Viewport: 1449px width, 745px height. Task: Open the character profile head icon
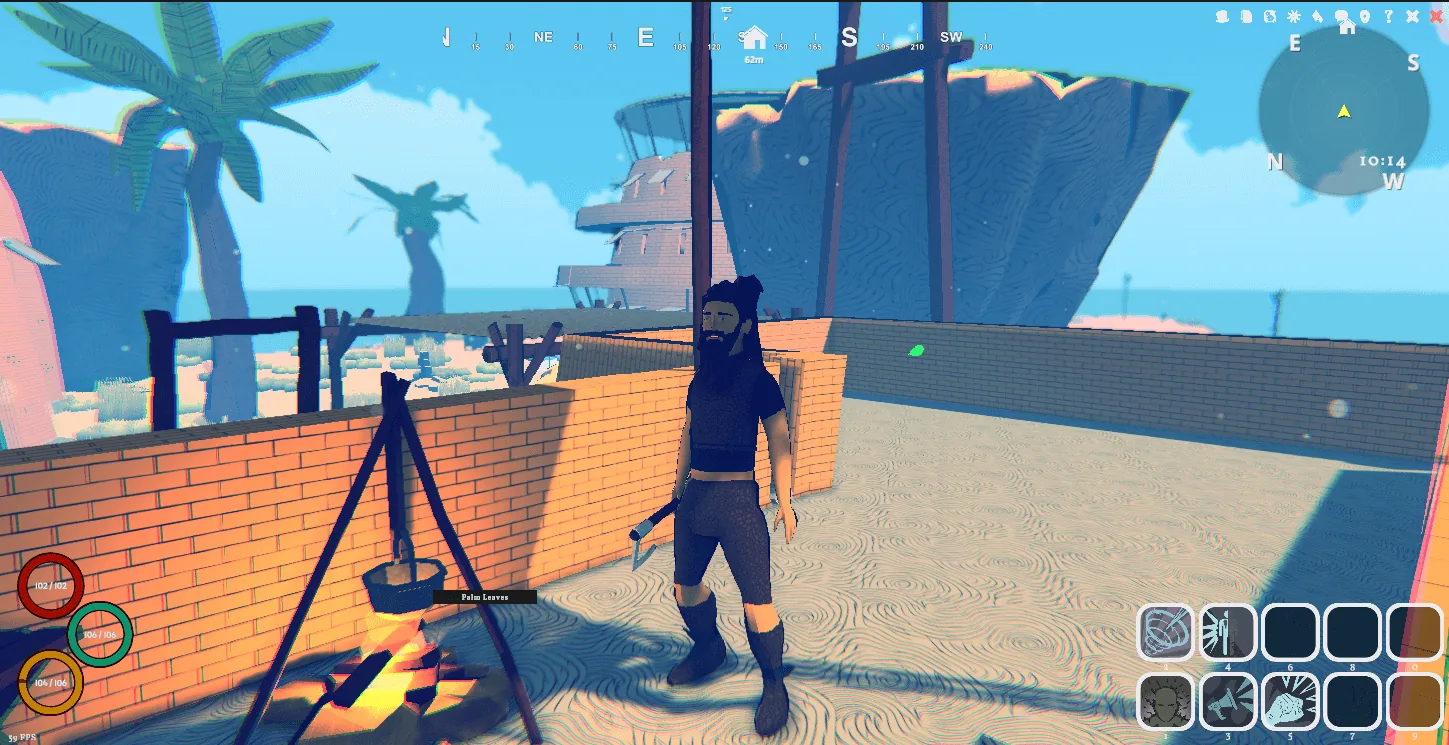pyautogui.click(x=1222, y=16)
